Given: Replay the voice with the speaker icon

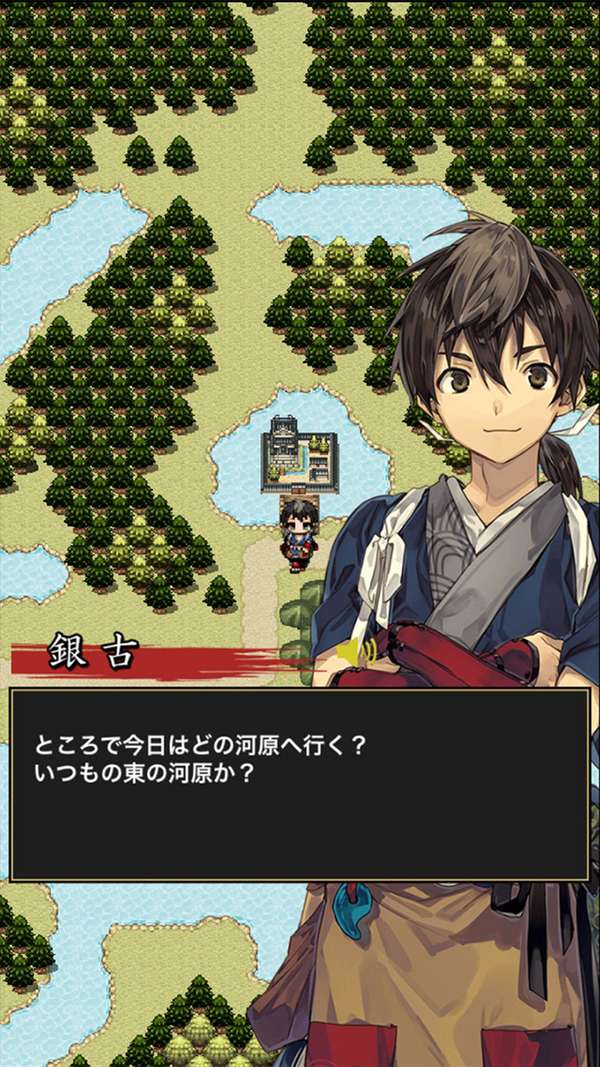Looking at the screenshot, I should tap(357, 652).
